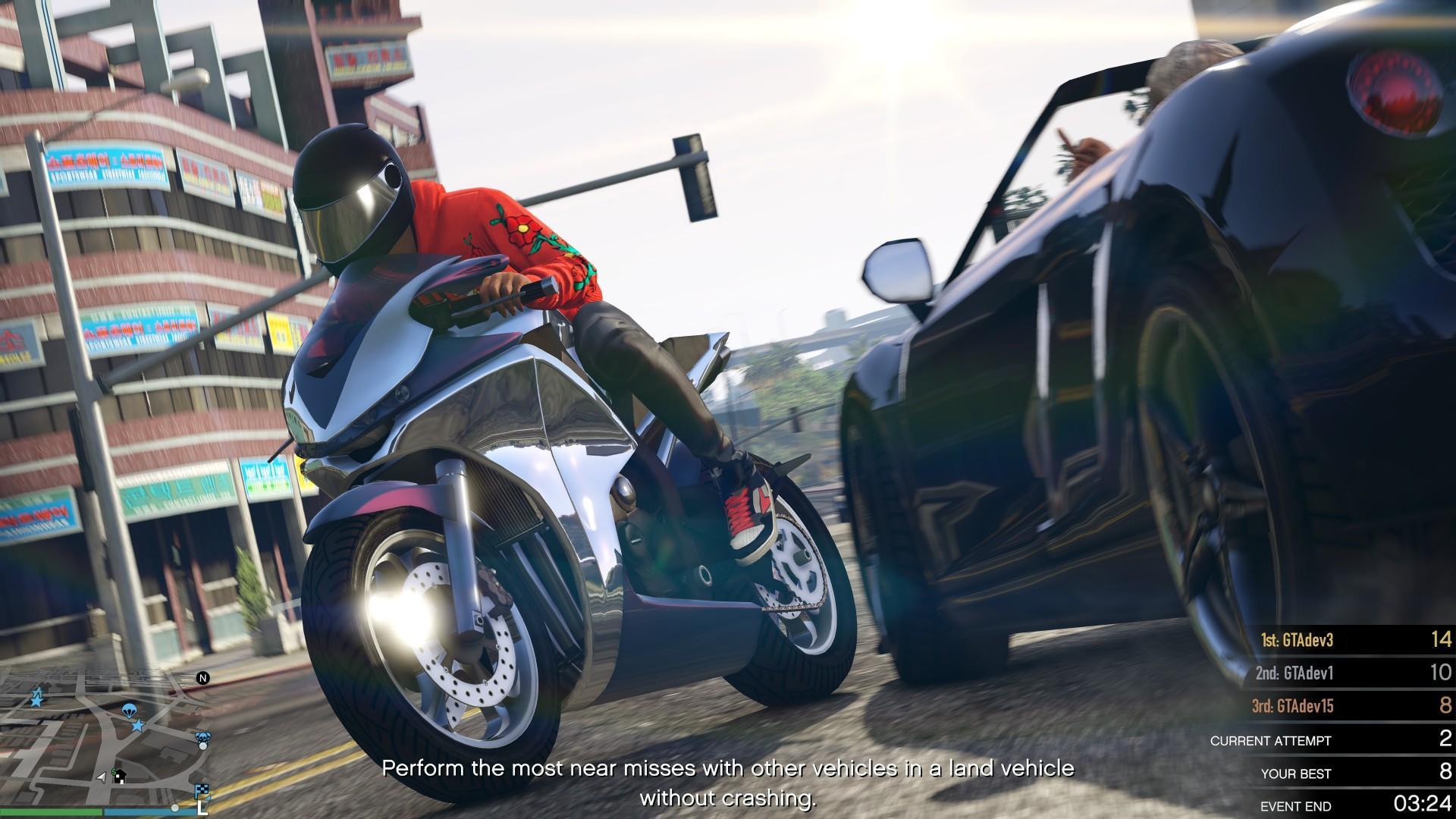Select the upper-left star blip on the minimap
The height and width of the screenshot is (819, 1456).
[x=36, y=696]
